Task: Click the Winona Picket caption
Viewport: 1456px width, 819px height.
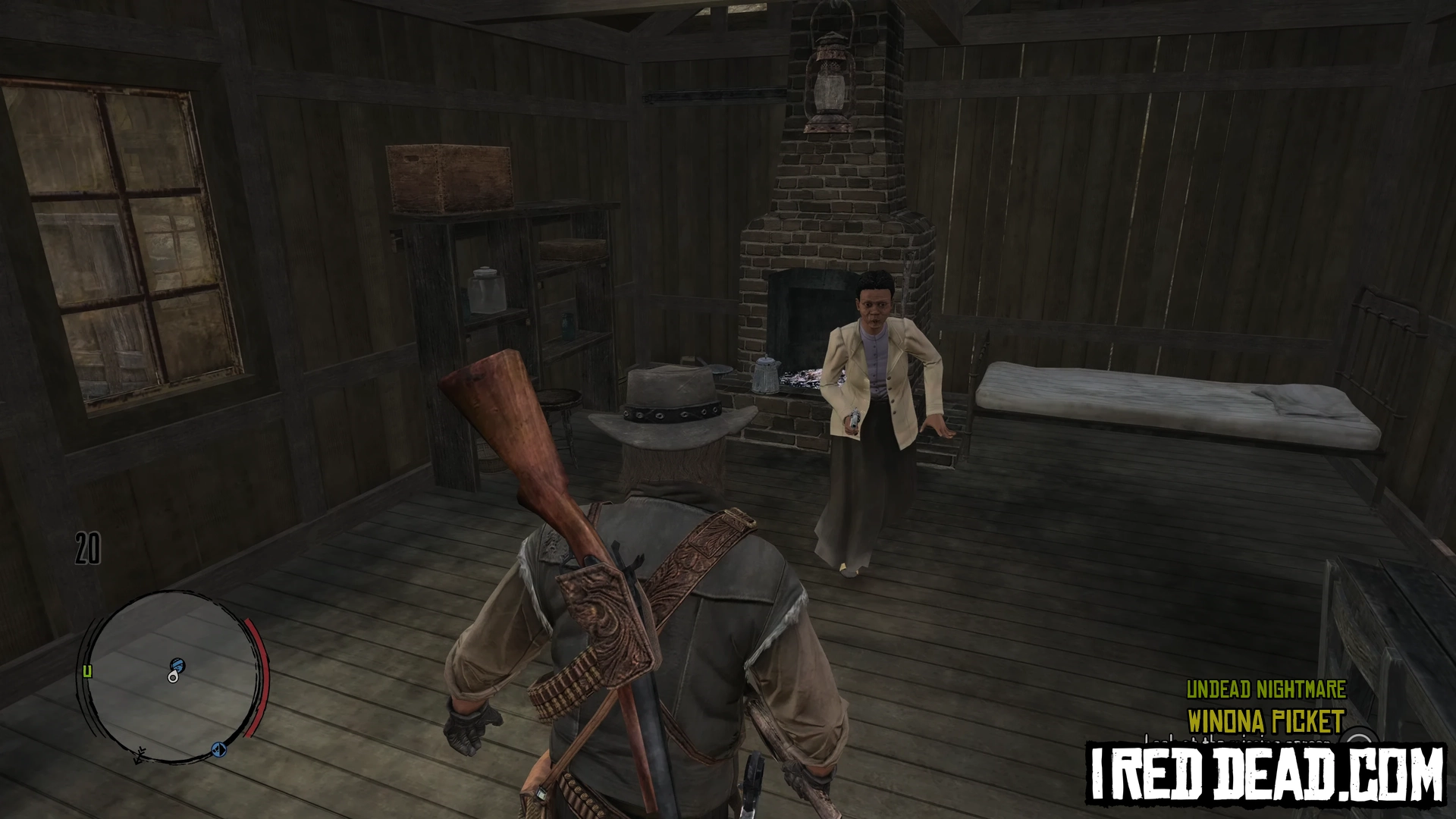Action: (x=1266, y=721)
